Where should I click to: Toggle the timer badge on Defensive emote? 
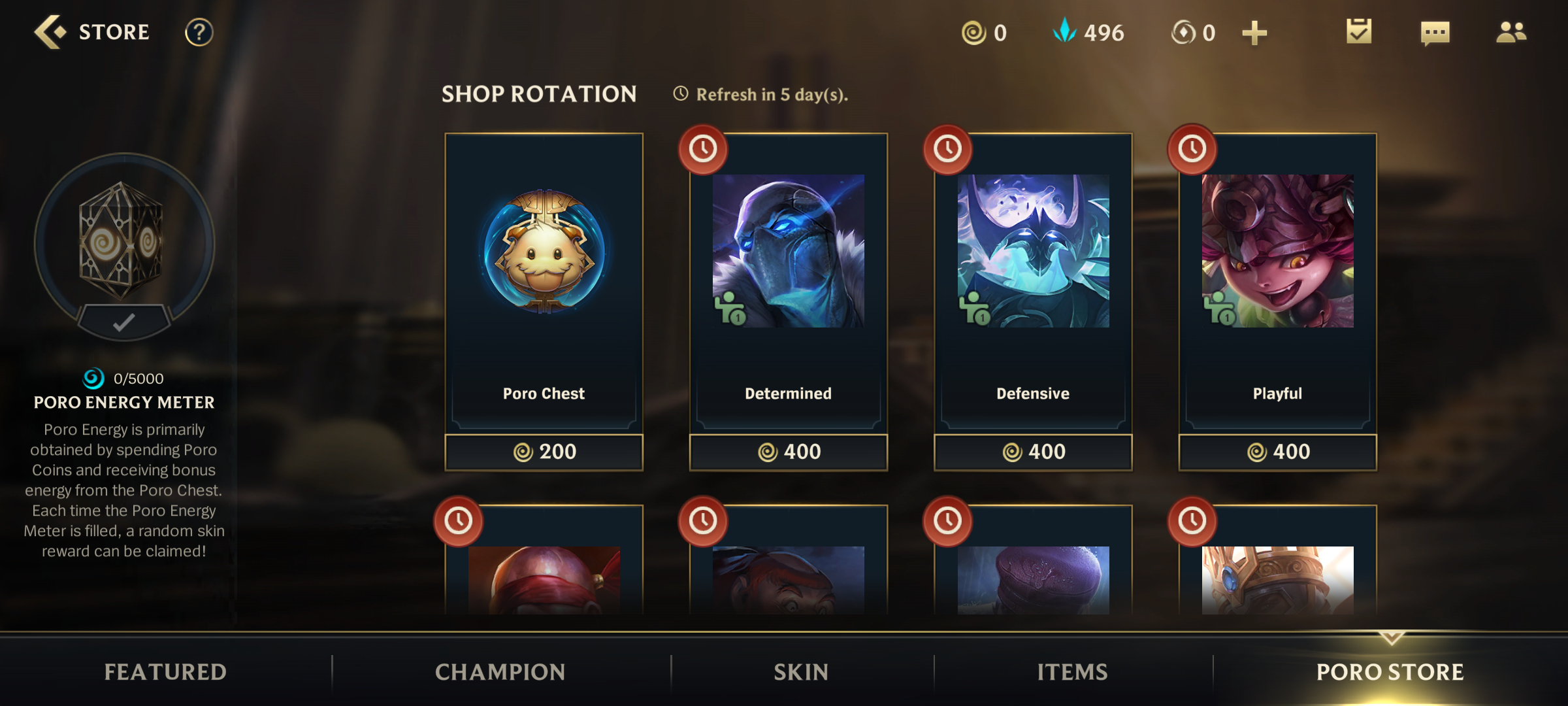(x=947, y=149)
